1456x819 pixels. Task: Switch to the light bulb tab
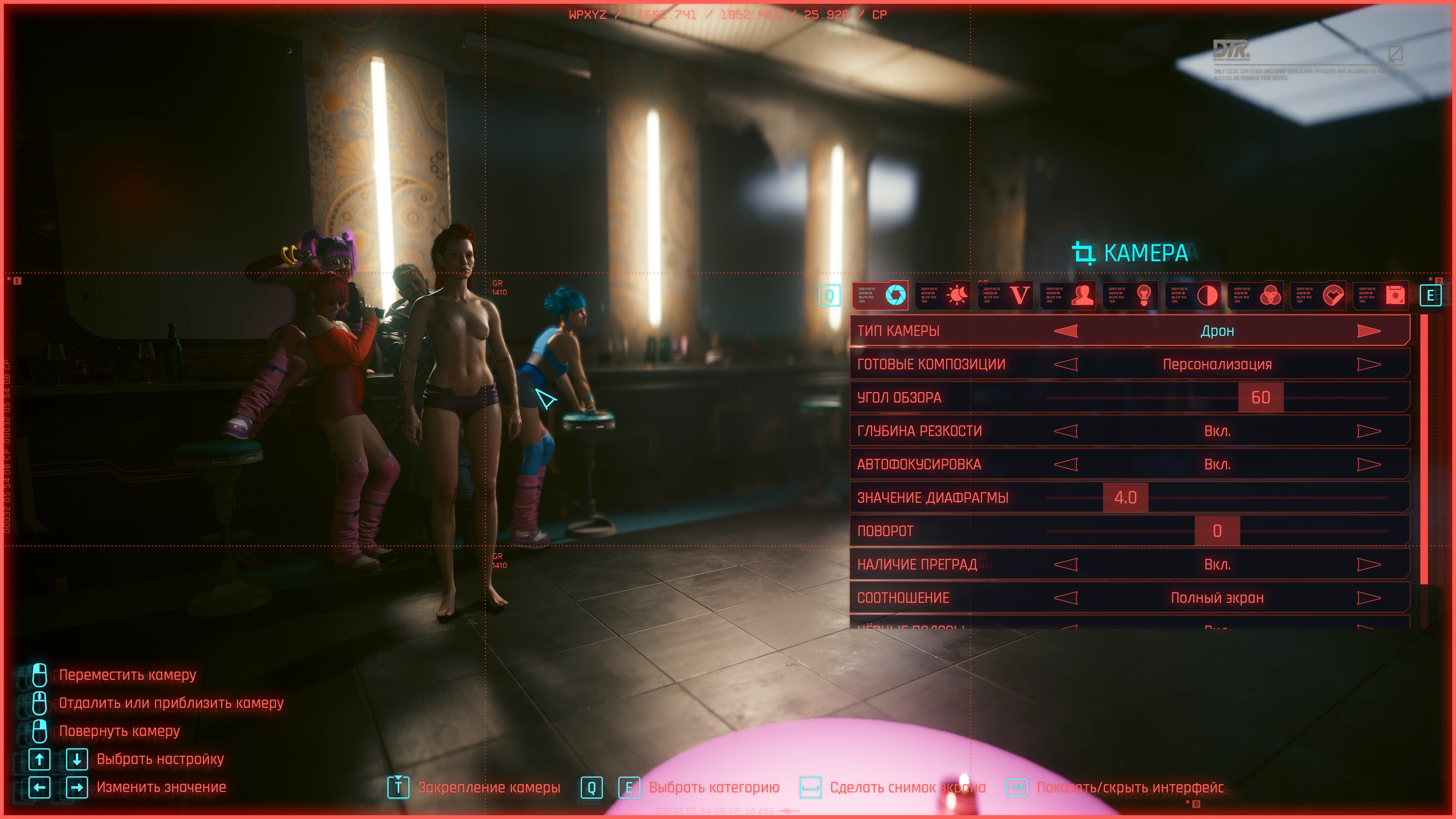point(1145,295)
